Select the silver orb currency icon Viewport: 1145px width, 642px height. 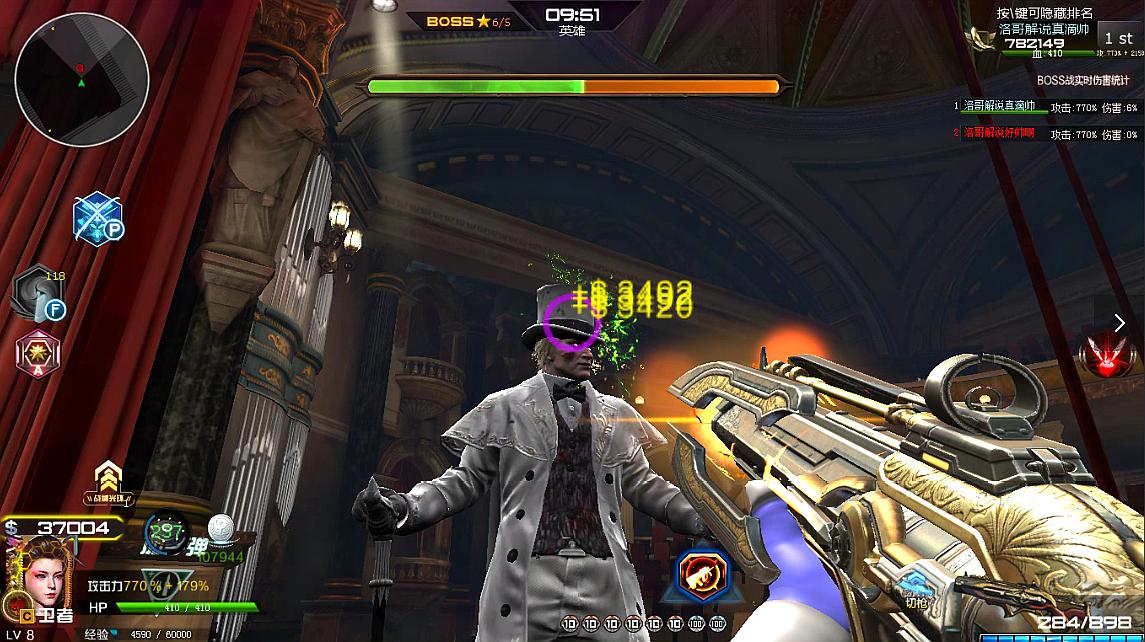(x=220, y=527)
